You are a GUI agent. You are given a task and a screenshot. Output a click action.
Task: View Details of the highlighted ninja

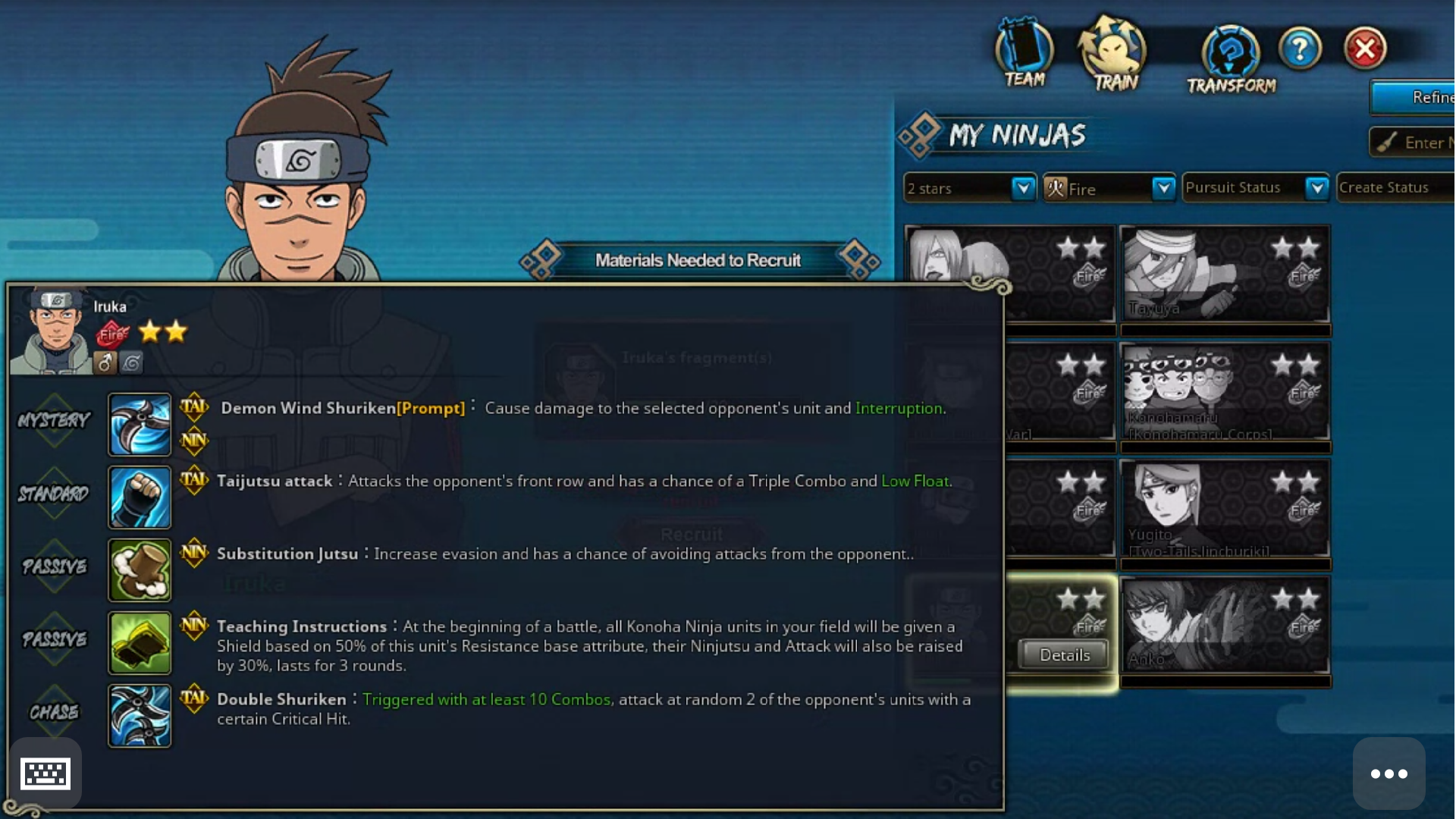click(x=1064, y=655)
